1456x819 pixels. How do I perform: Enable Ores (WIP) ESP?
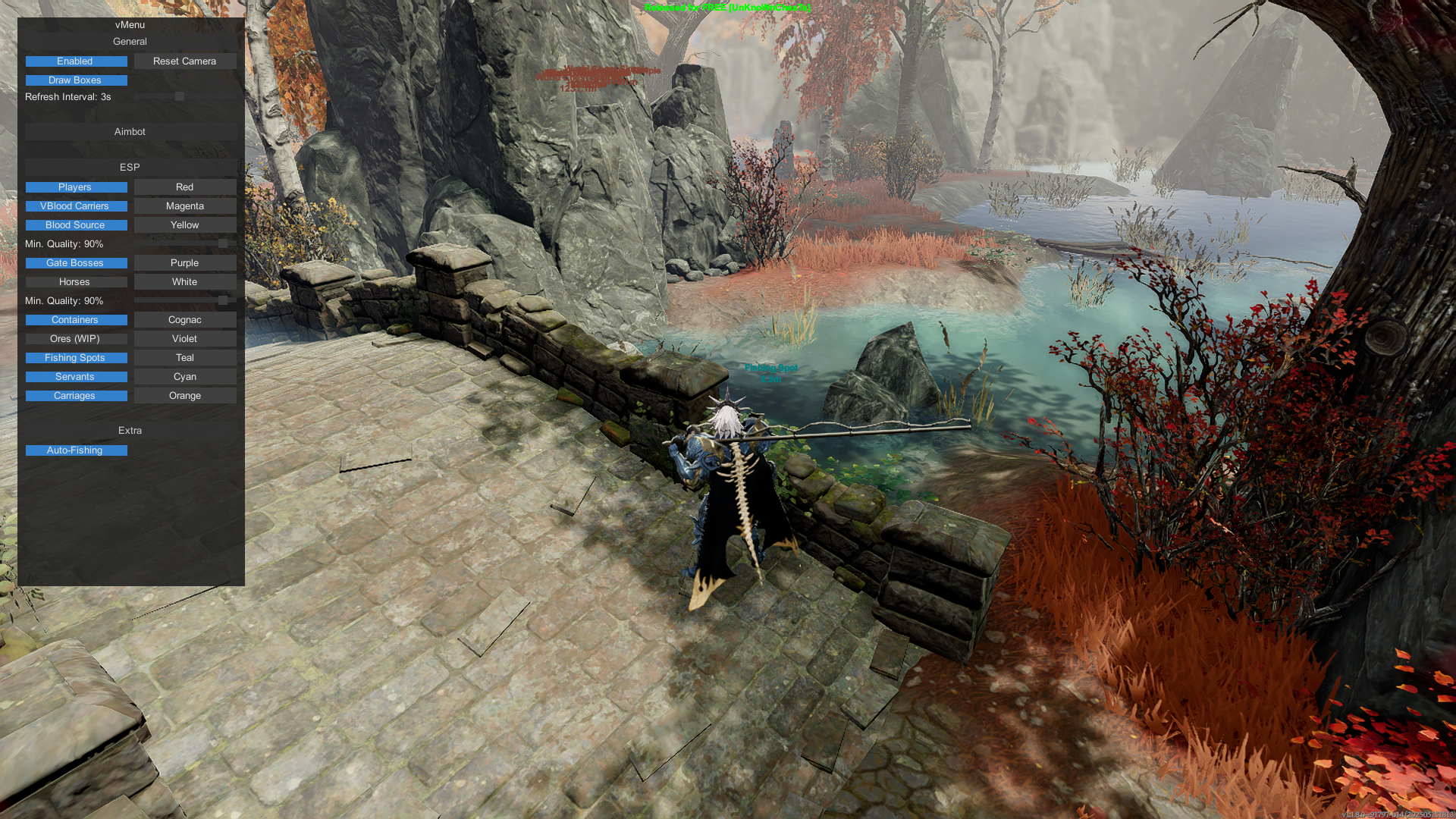pyautogui.click(x=76, y=339)
